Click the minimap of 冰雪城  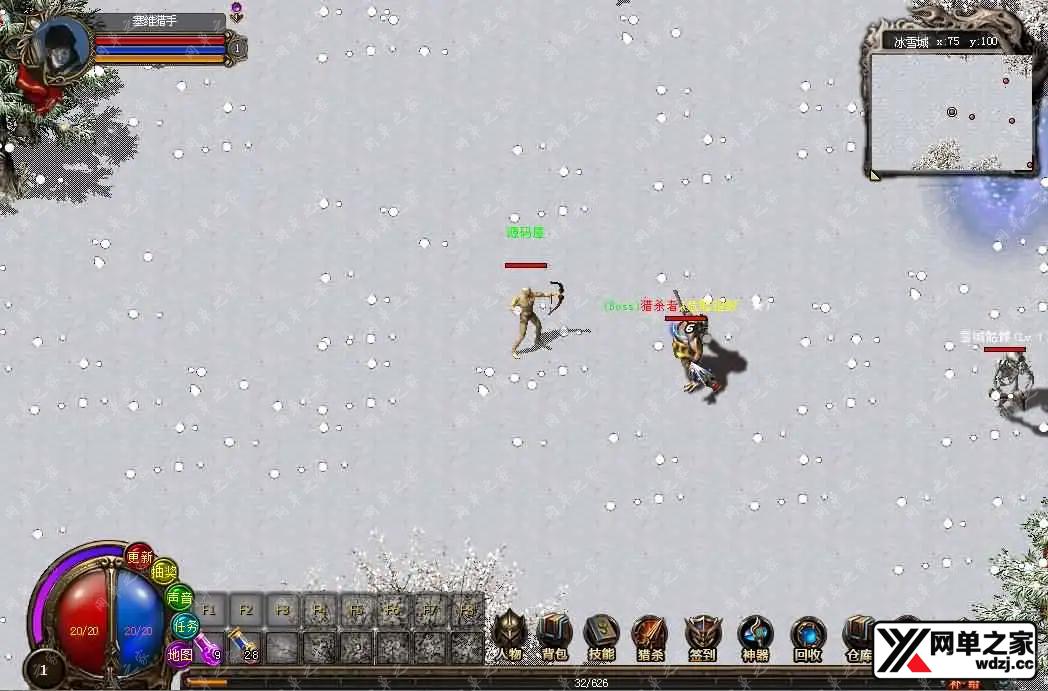point(950,111)
